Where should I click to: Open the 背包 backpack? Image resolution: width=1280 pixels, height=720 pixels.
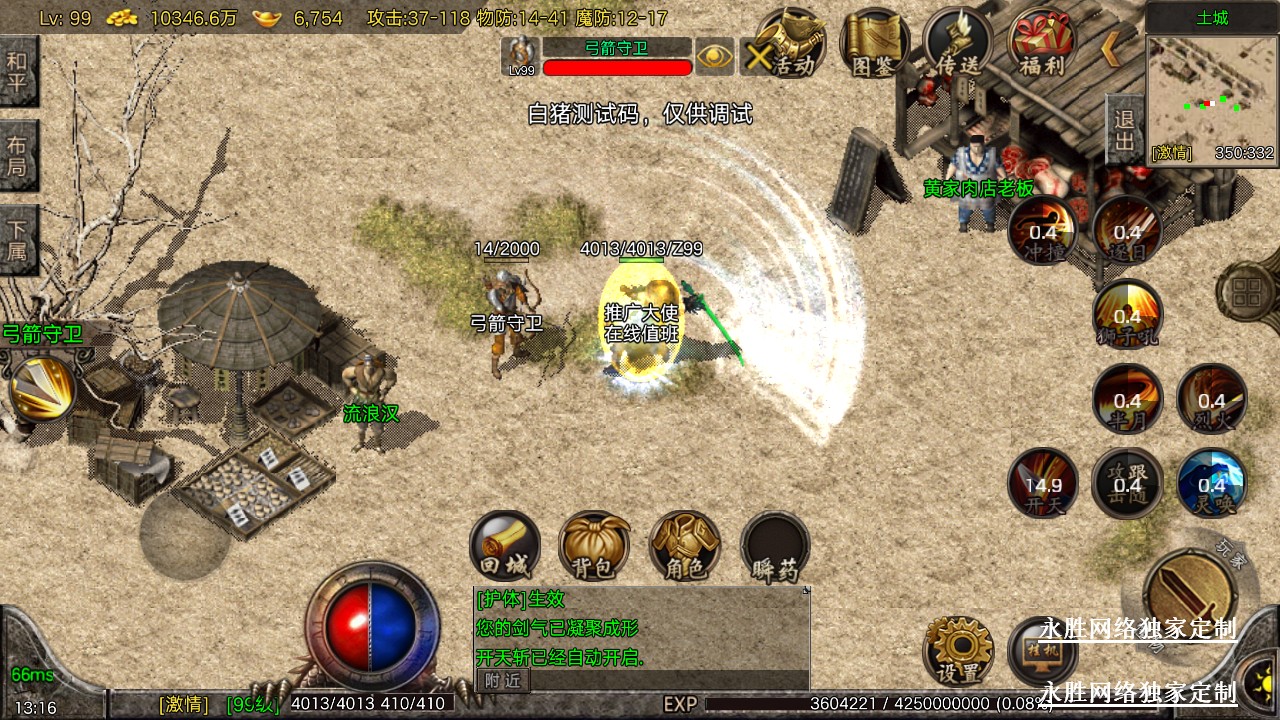pyautogui.click(x=594, y=546)
